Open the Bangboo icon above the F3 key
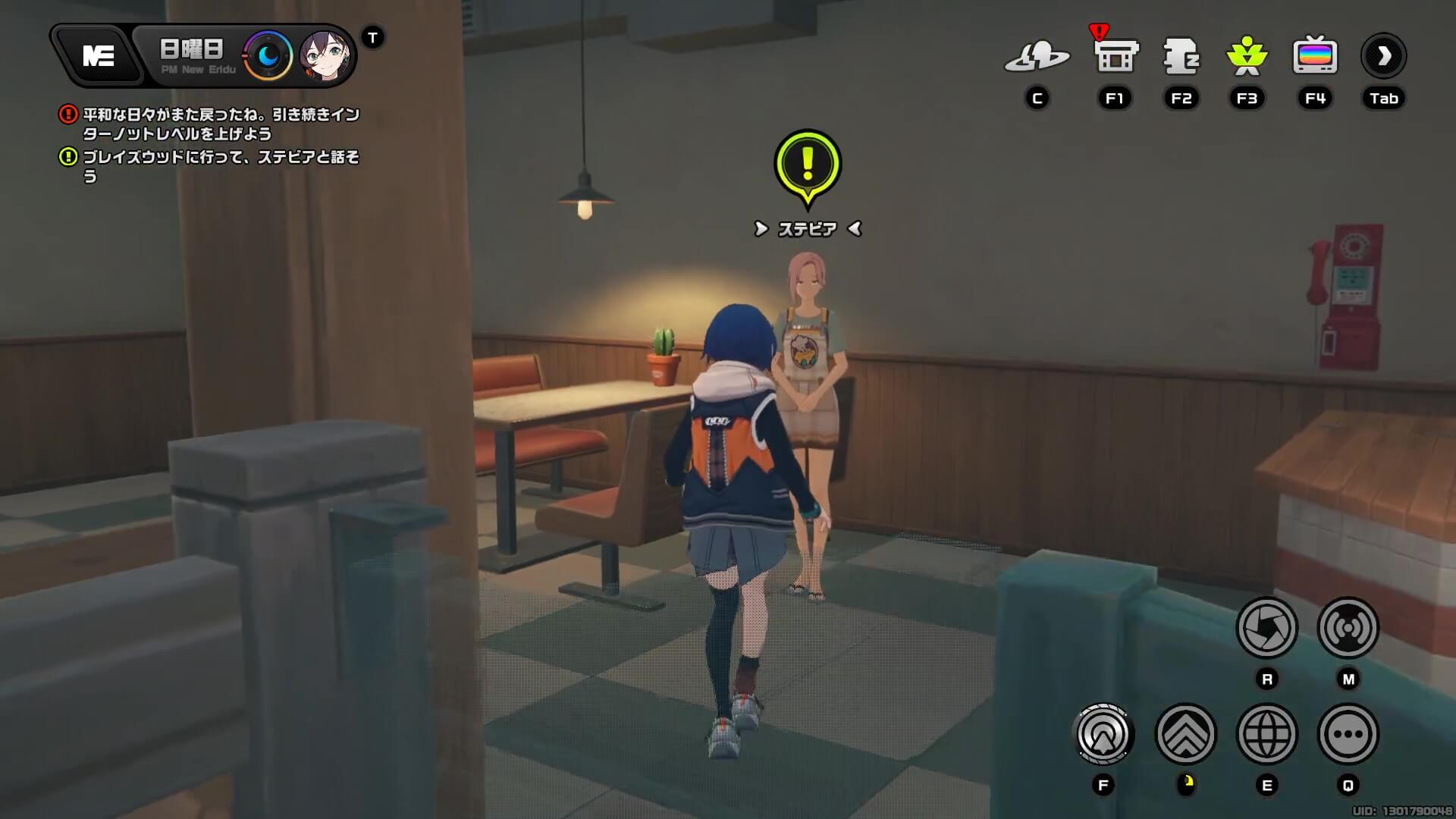The width and height of the screenshot is (1456, 819). [x=1247, y=57]
